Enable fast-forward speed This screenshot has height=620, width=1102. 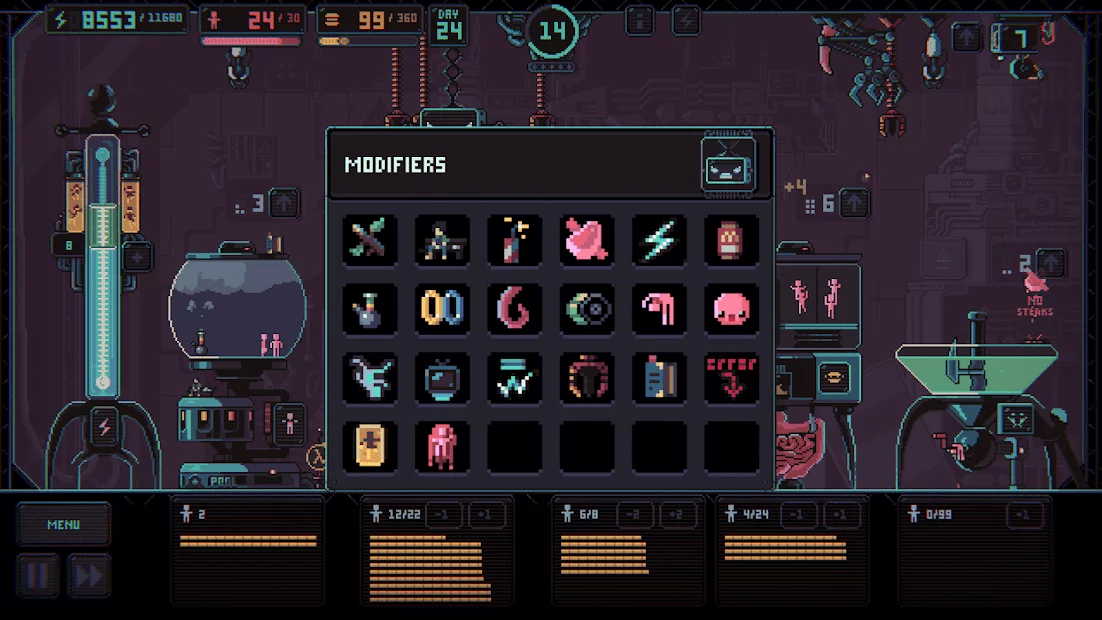[88, 576]
